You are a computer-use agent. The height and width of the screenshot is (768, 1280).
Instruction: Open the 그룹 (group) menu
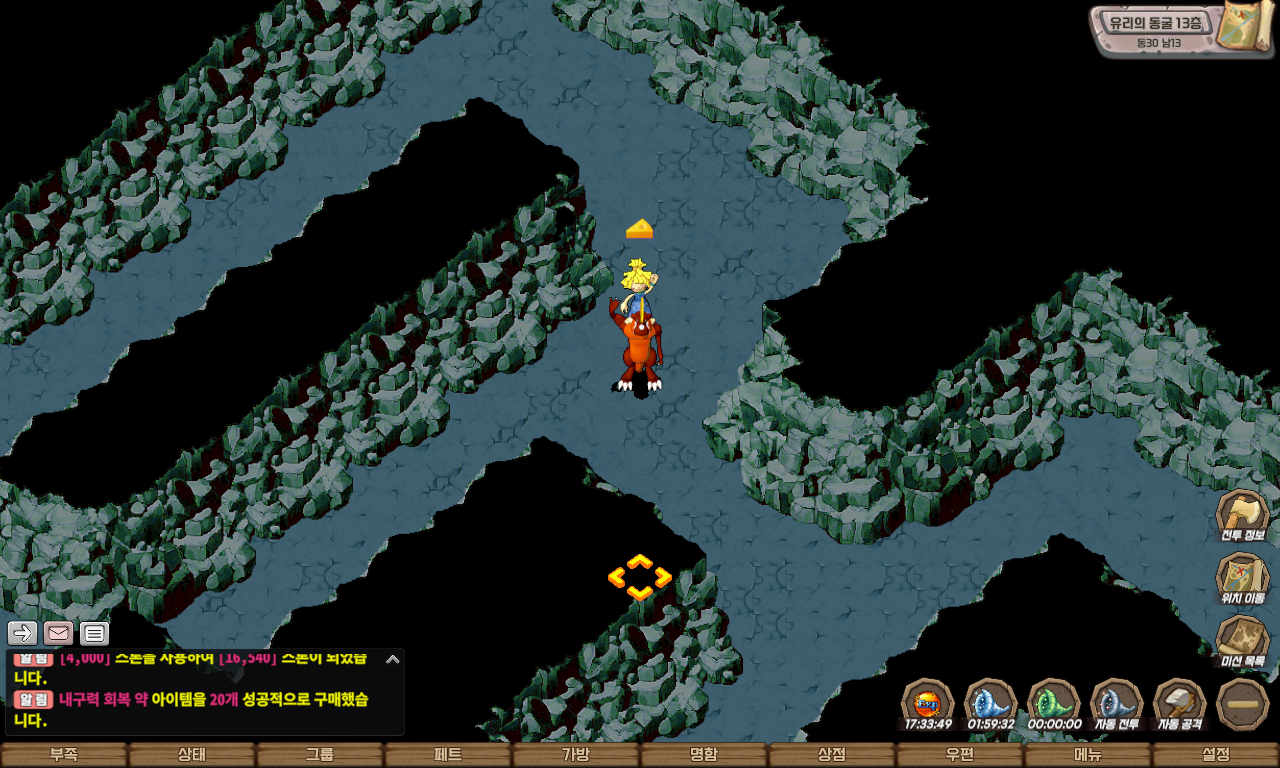click(x=320, y=755)
